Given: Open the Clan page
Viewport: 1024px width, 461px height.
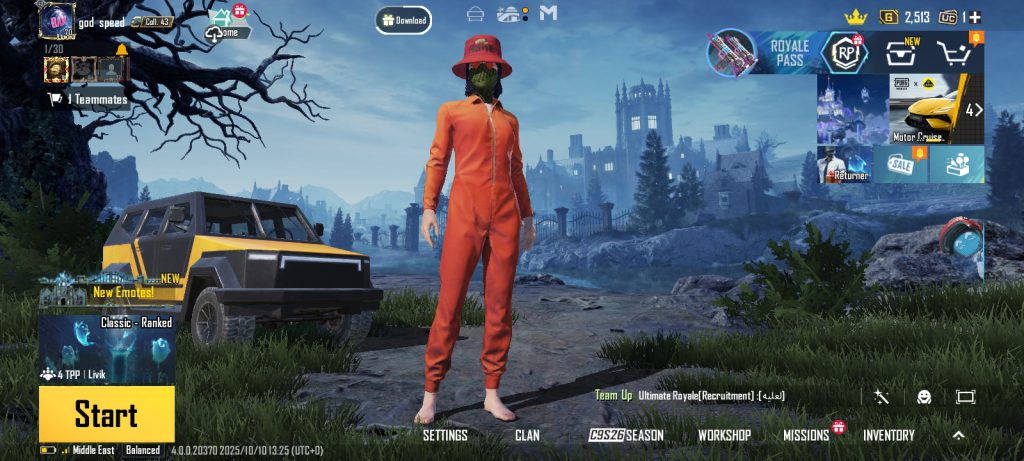Looking at the screenshot, I should (527, 435).
